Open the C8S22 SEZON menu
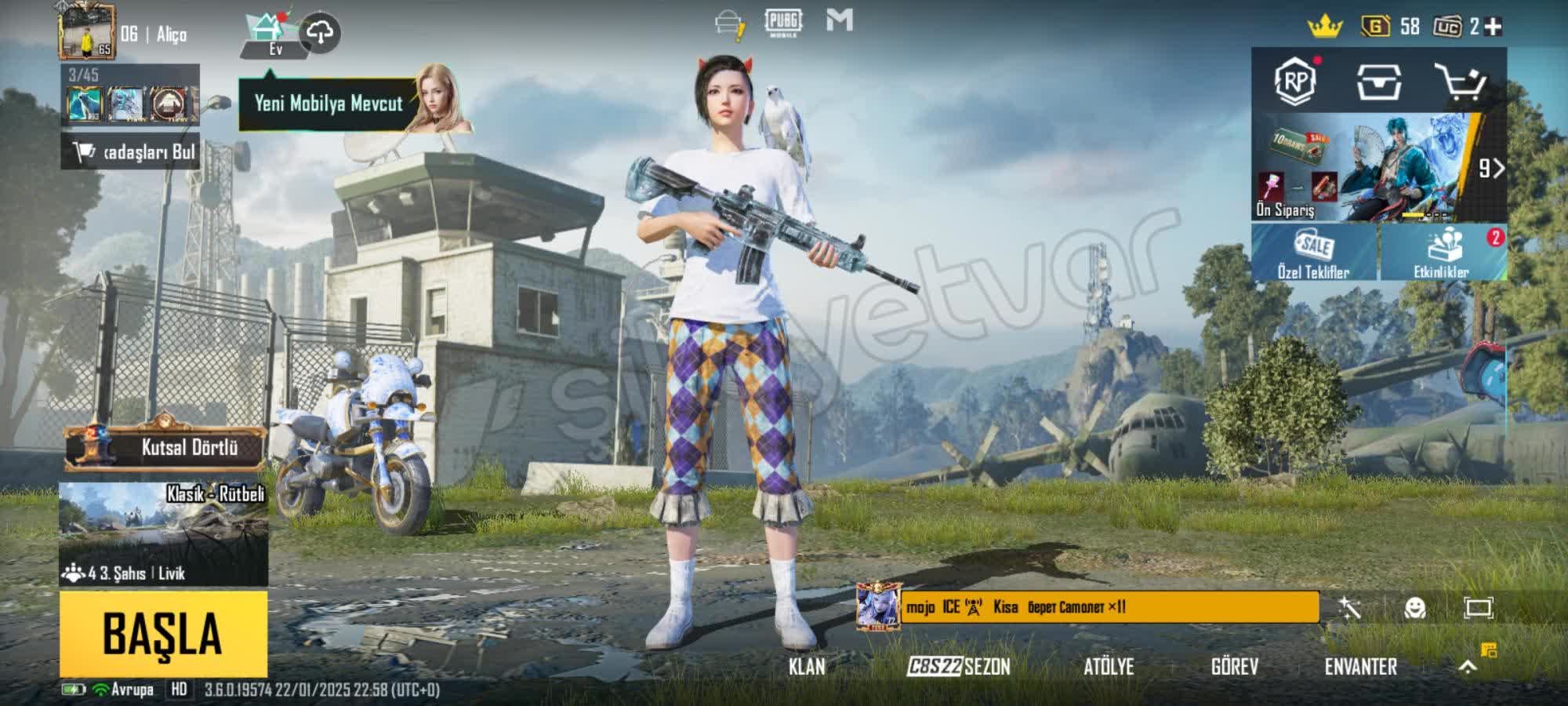Screen dimensions: 1568x706 959,667
